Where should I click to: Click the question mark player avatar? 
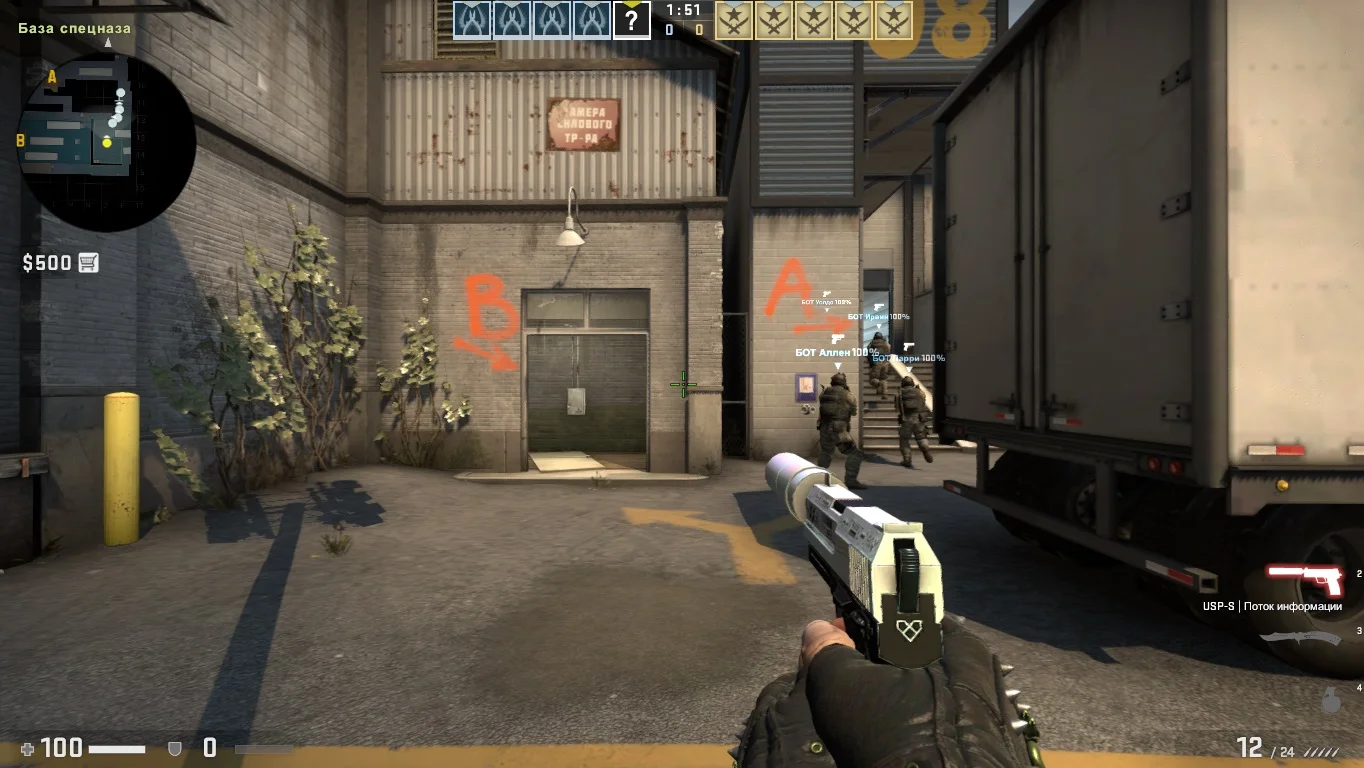[x=631, y=20]
